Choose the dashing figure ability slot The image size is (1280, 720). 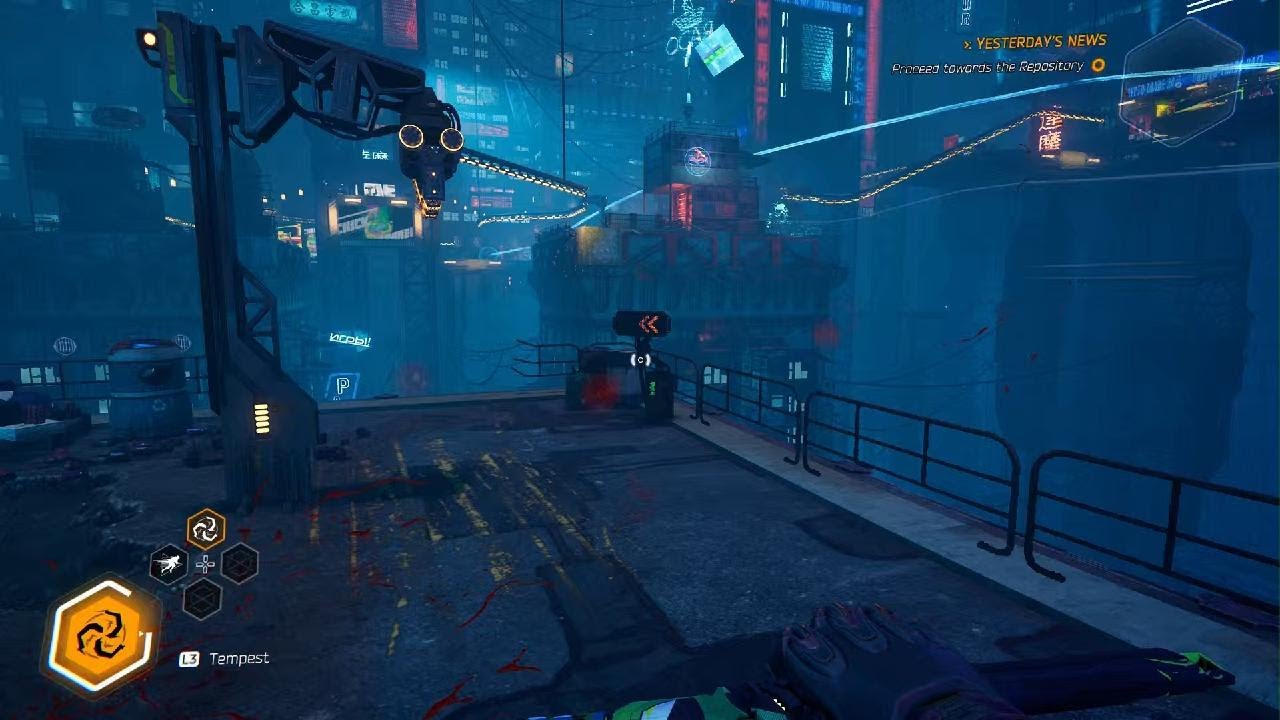(x=169, y=564)
